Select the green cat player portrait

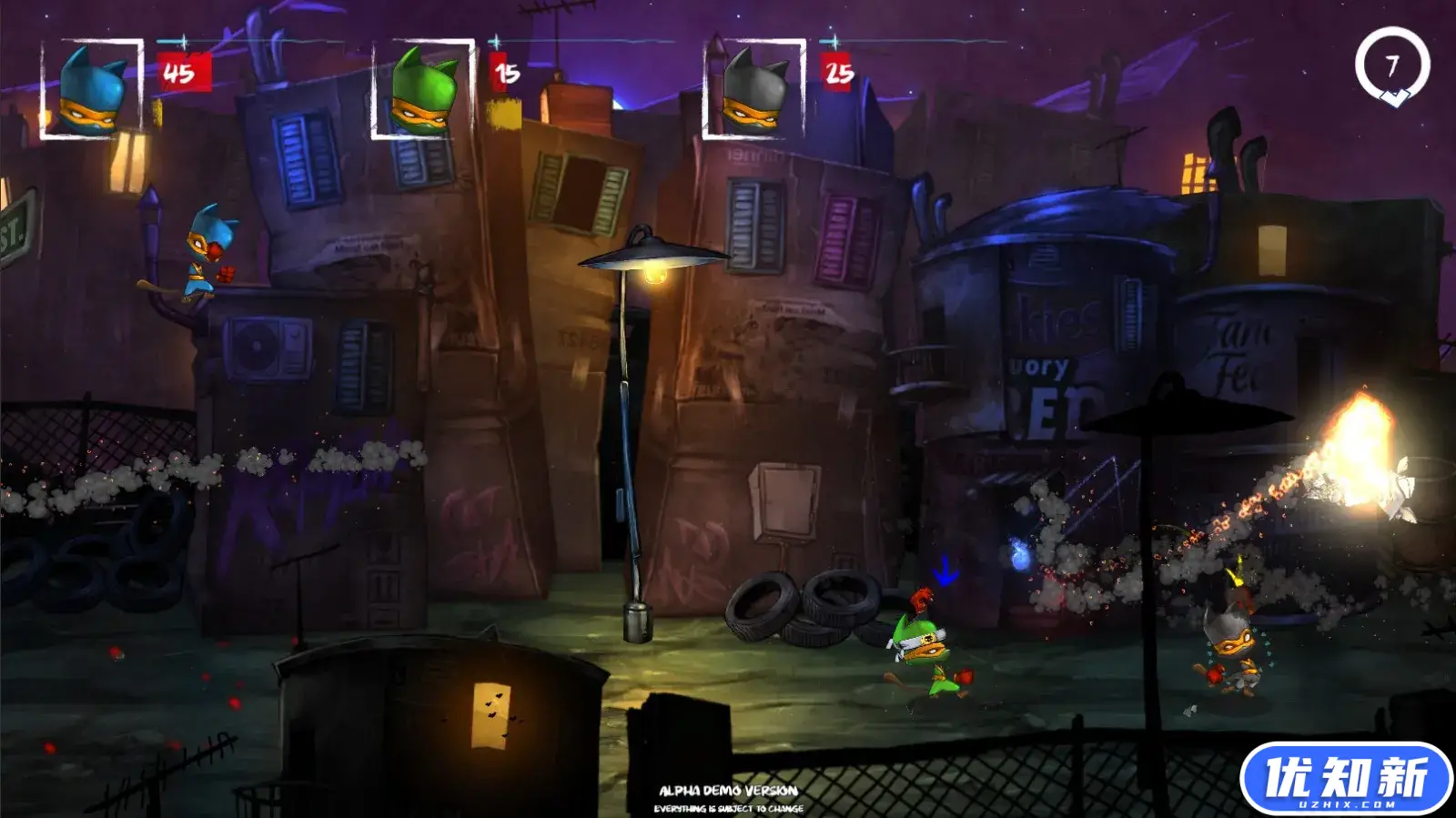coord(423,90)
